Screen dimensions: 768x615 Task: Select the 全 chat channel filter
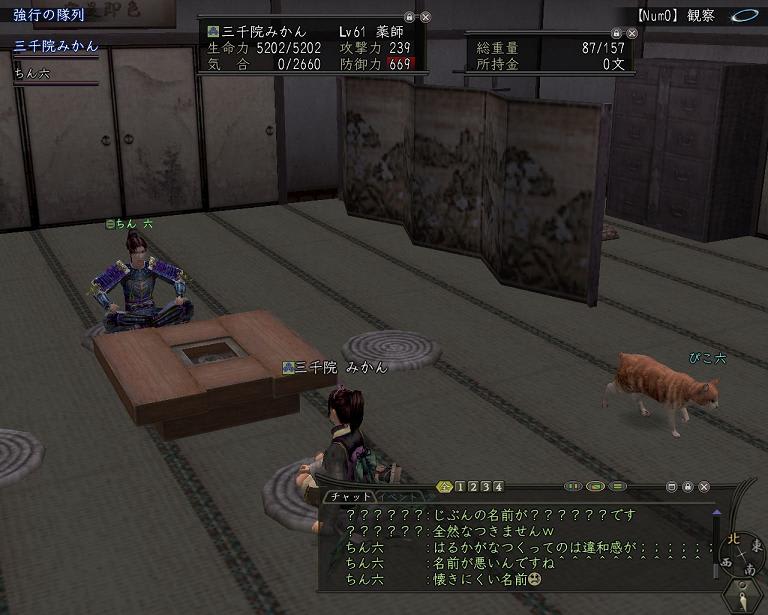click(445, 487)
